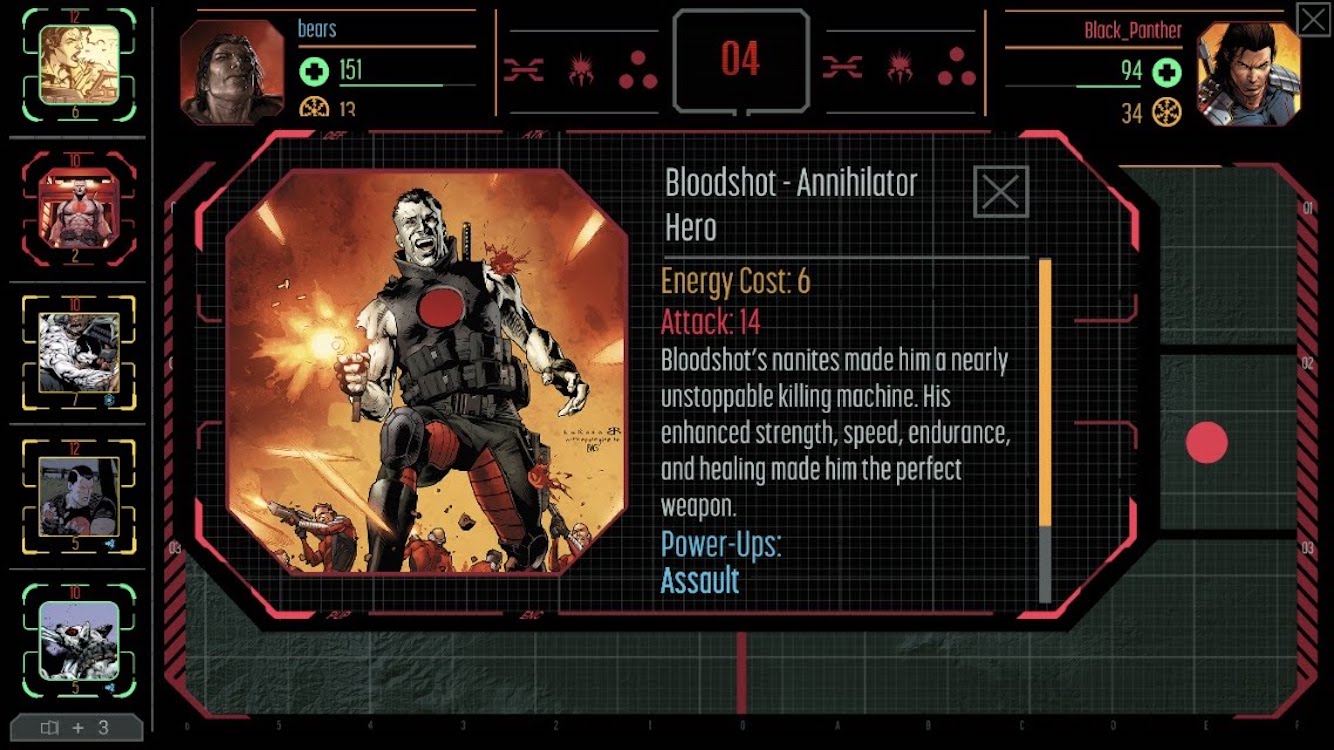Viewport: 1334px width, 750px height.
Task: Choose the red-bordered hand card showing 10 and 2
Action: coord(79,209)
